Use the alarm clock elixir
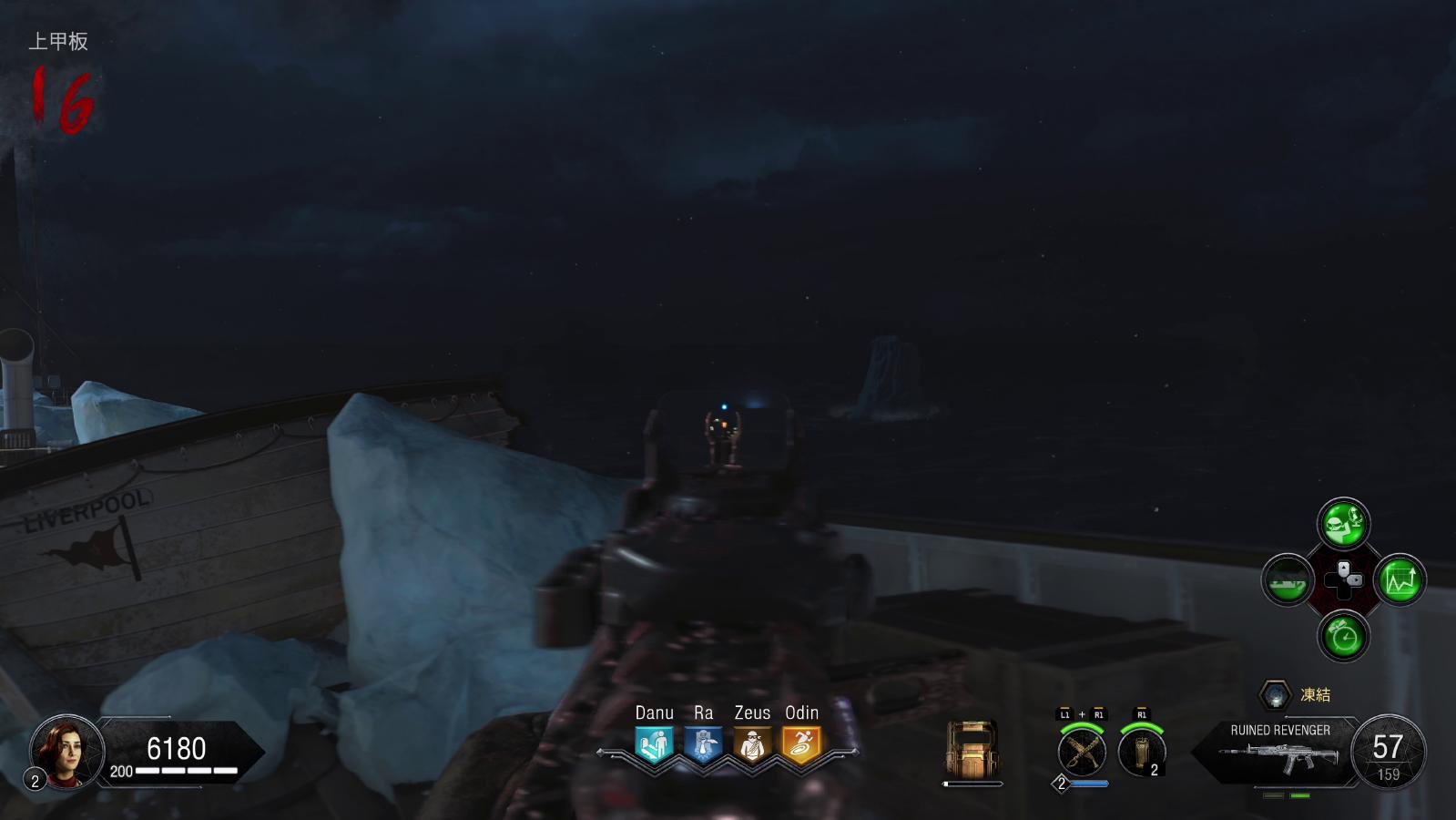 coord(1343,636)
